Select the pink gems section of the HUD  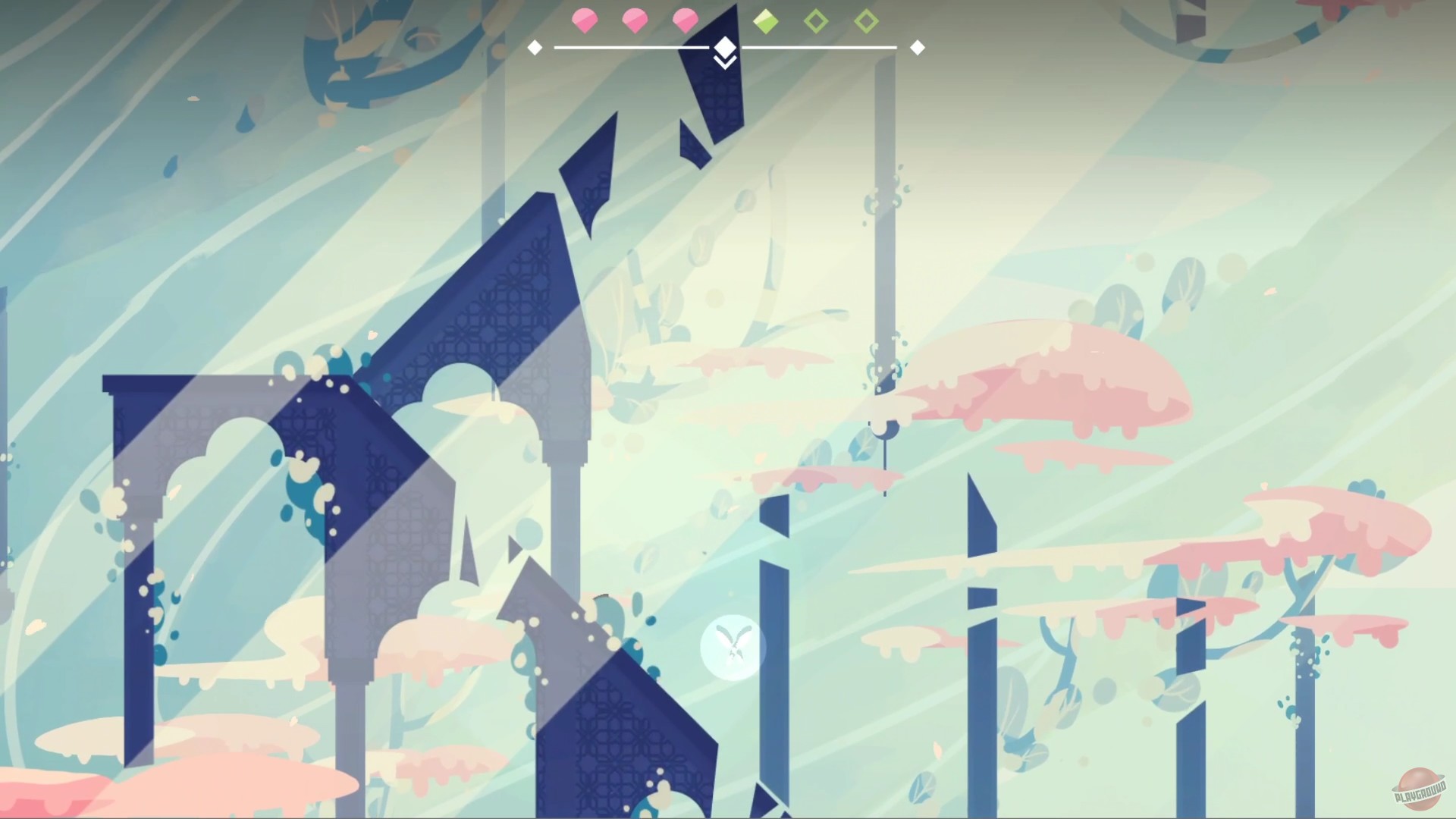point(635,20)
